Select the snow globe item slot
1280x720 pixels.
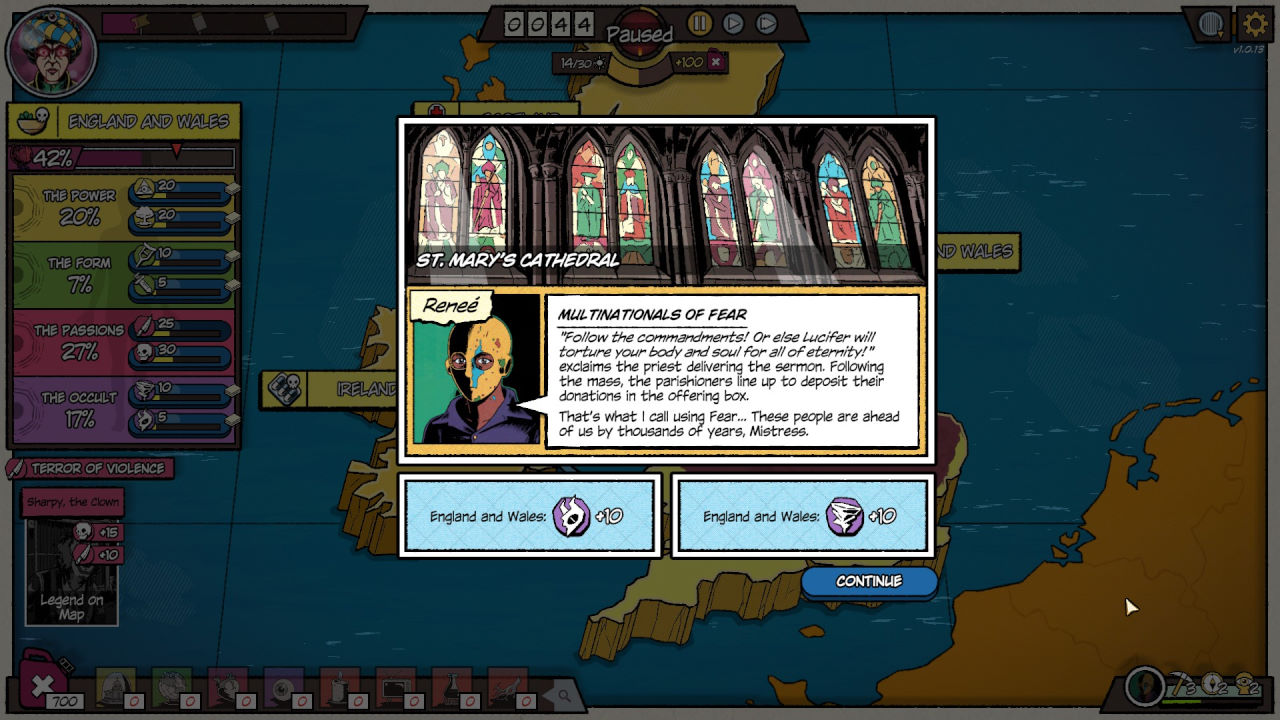click(x=117, y=686)
